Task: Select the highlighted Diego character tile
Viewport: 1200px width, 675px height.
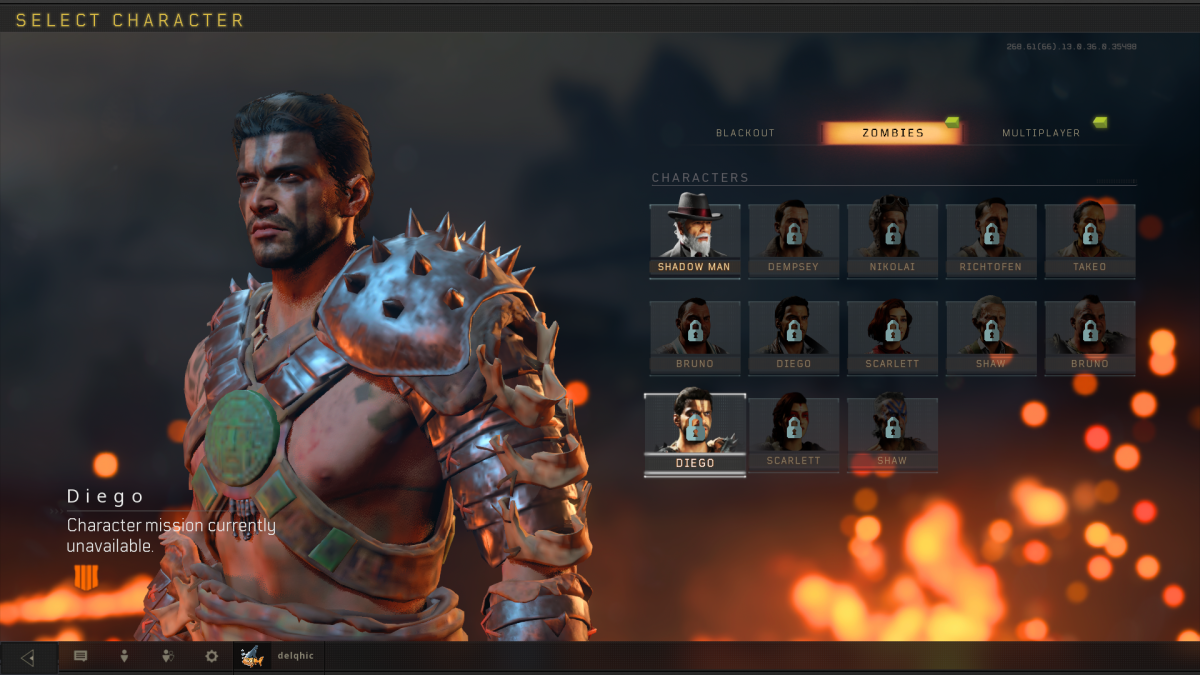Action: click(695, 434)
